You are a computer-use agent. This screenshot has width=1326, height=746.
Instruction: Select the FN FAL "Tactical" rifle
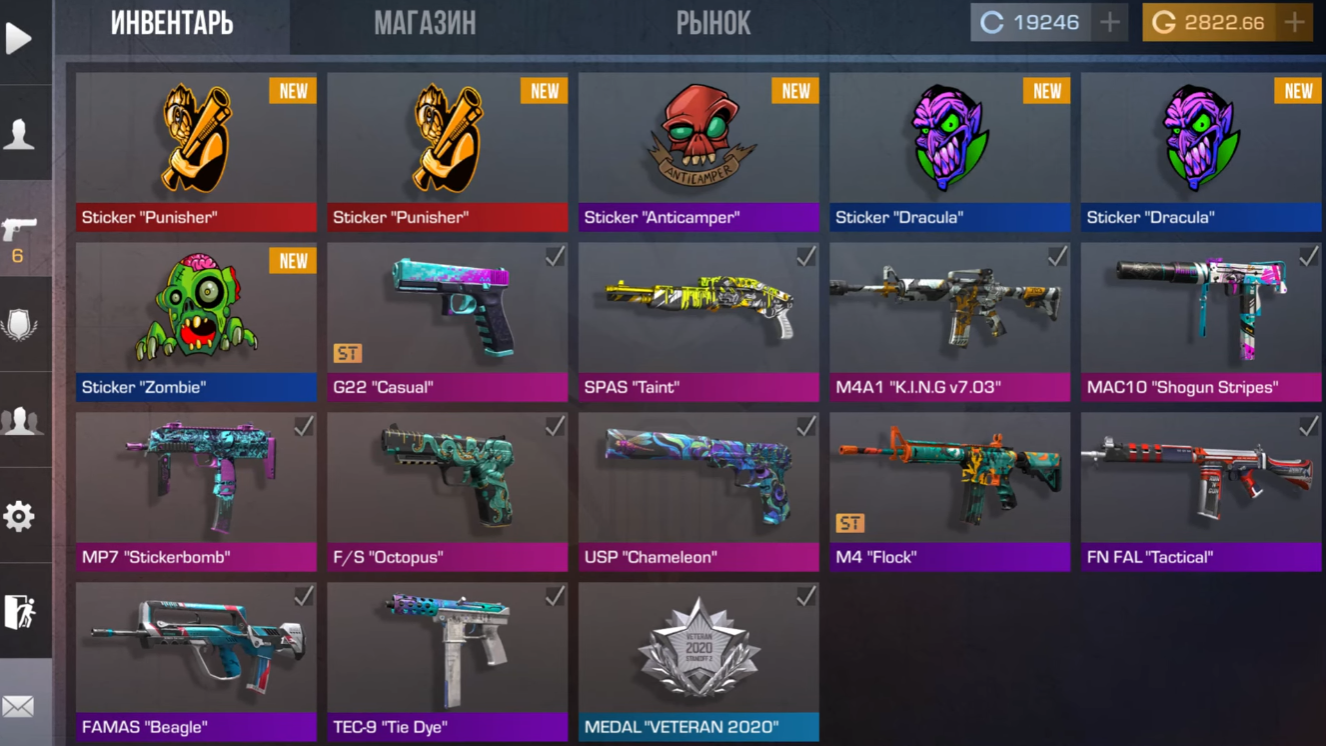coord(1200,490)
